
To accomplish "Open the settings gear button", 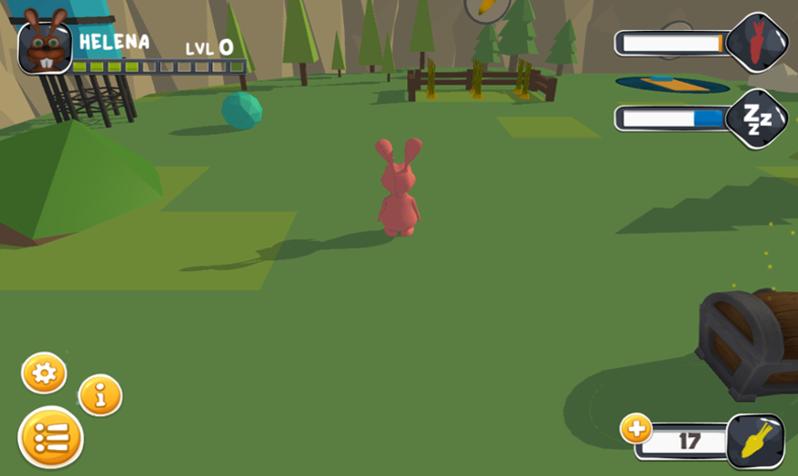I will [44, 374].
